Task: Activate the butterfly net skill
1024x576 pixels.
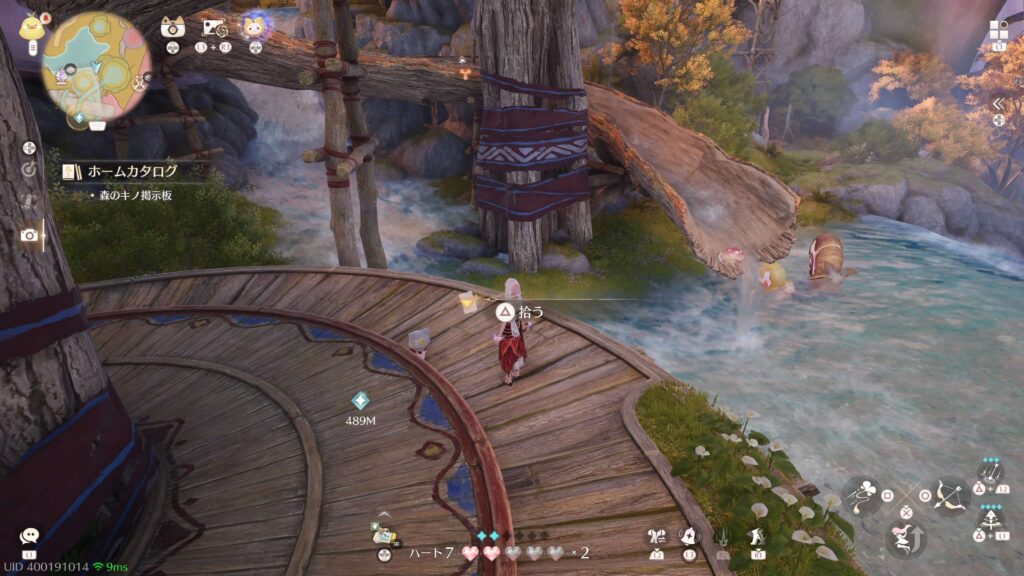Action: tap(862, 494)
